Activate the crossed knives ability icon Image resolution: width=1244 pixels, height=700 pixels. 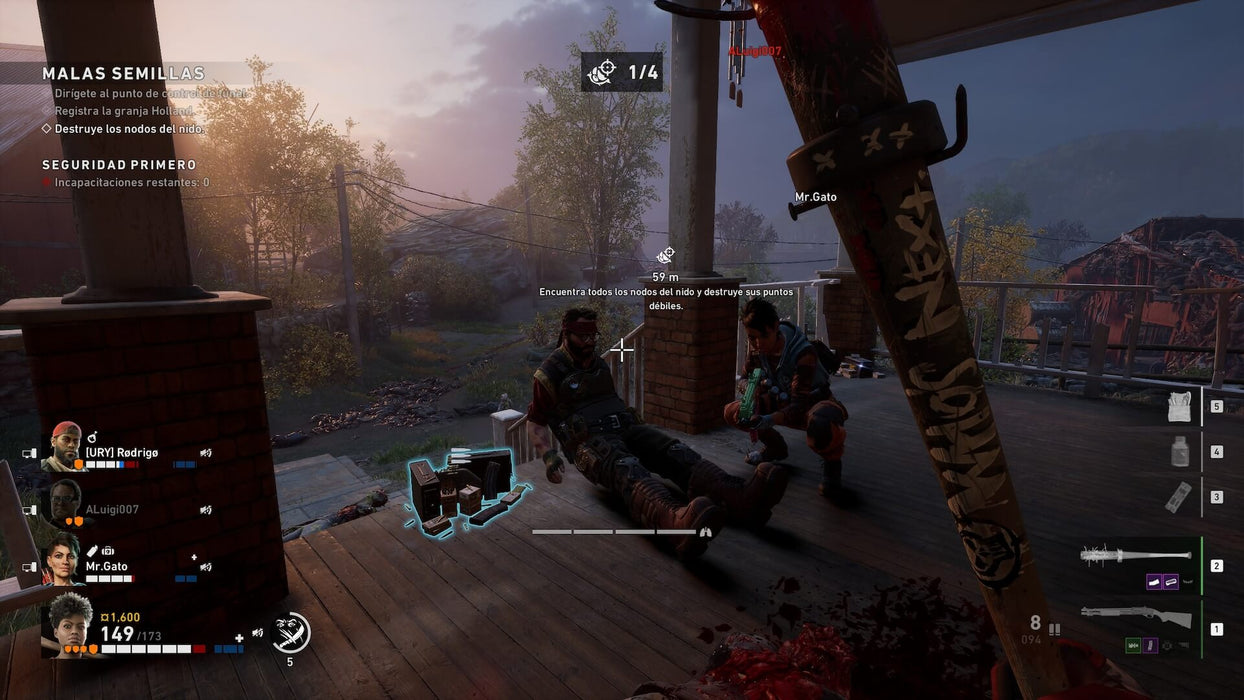290,632
